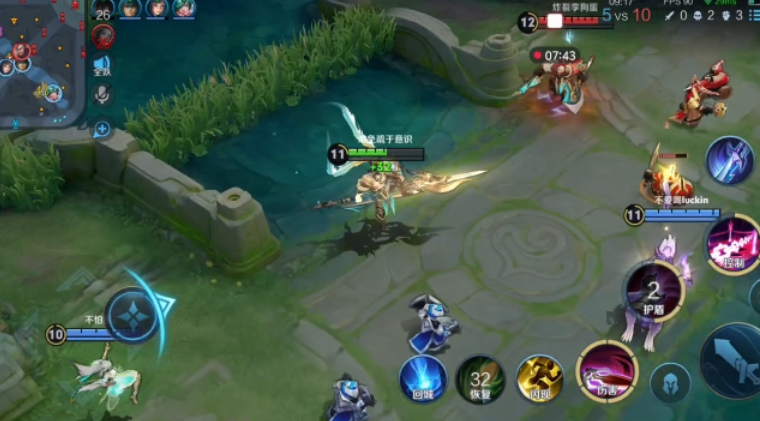The height and width of the screenshot is (421, 760).
Task: Activate the Flash (闪现) summoner spell
Action: (x=540, y=380)
